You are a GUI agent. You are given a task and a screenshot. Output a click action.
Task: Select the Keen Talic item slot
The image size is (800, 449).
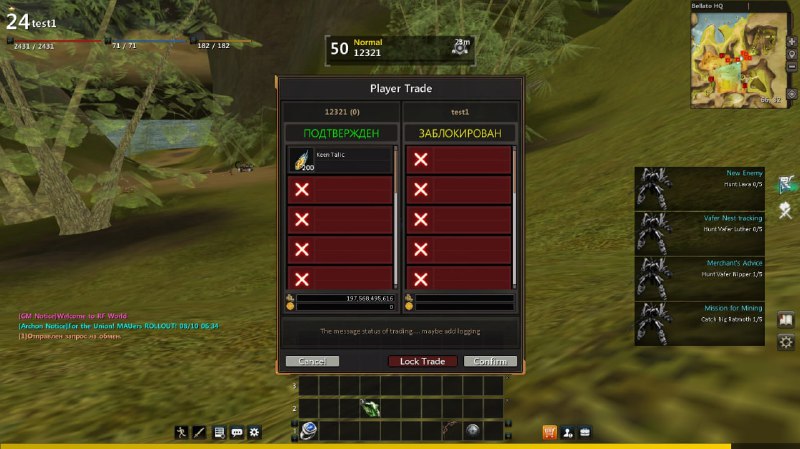[341, 160]
